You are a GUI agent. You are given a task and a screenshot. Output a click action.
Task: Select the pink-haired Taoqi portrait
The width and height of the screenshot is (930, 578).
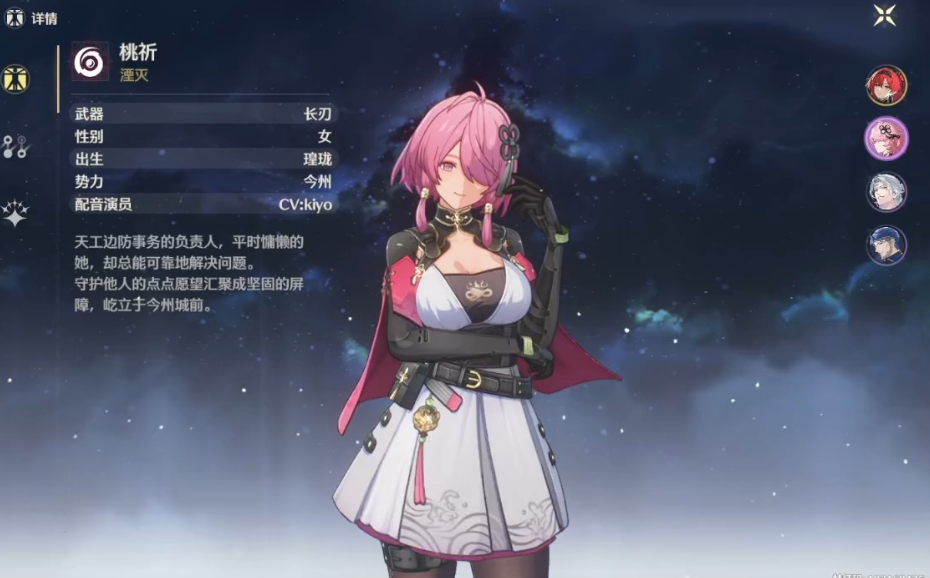coord(886,138)
